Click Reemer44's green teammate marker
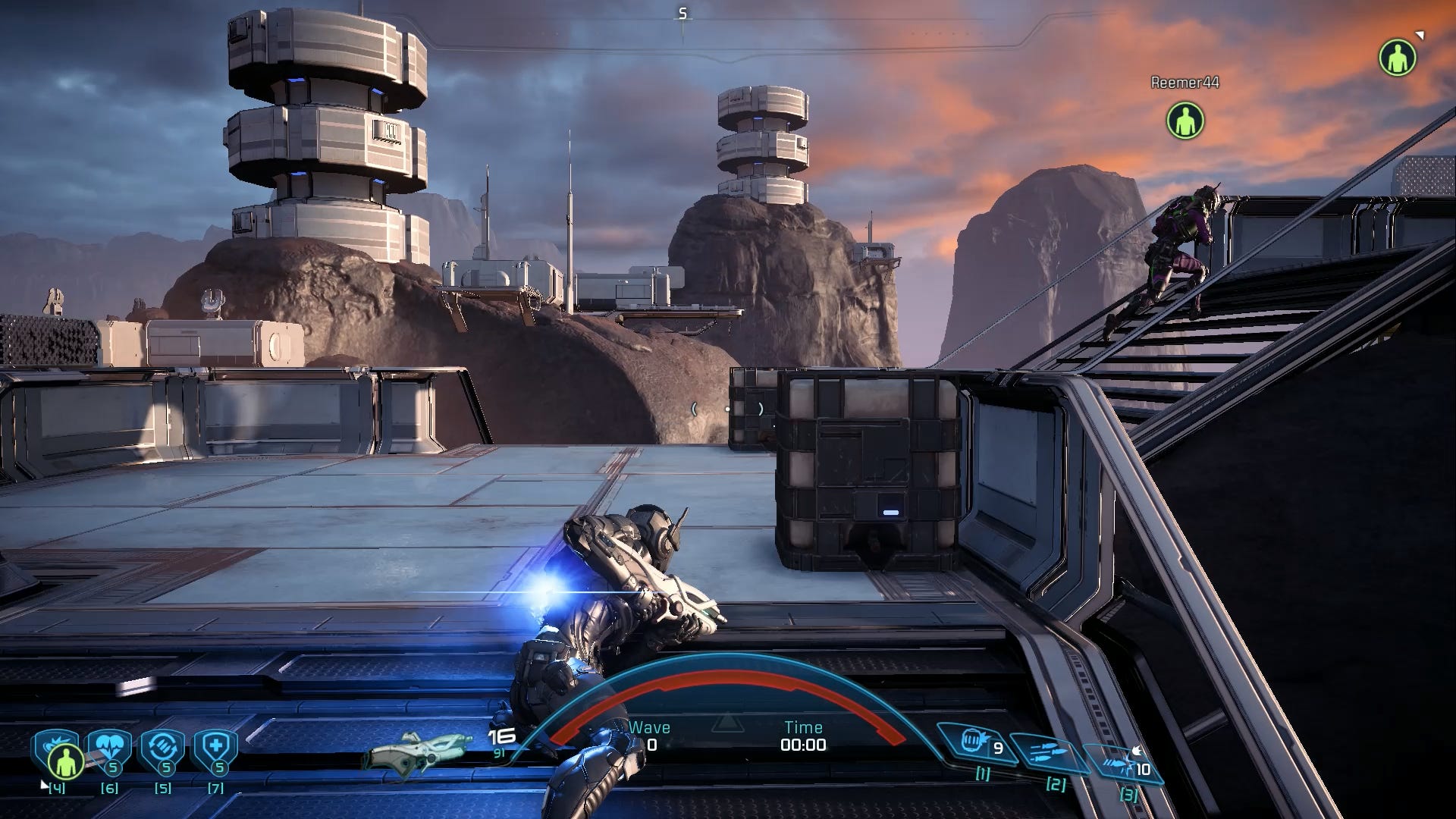1456x819 pixels. [x=1185, y=121]
